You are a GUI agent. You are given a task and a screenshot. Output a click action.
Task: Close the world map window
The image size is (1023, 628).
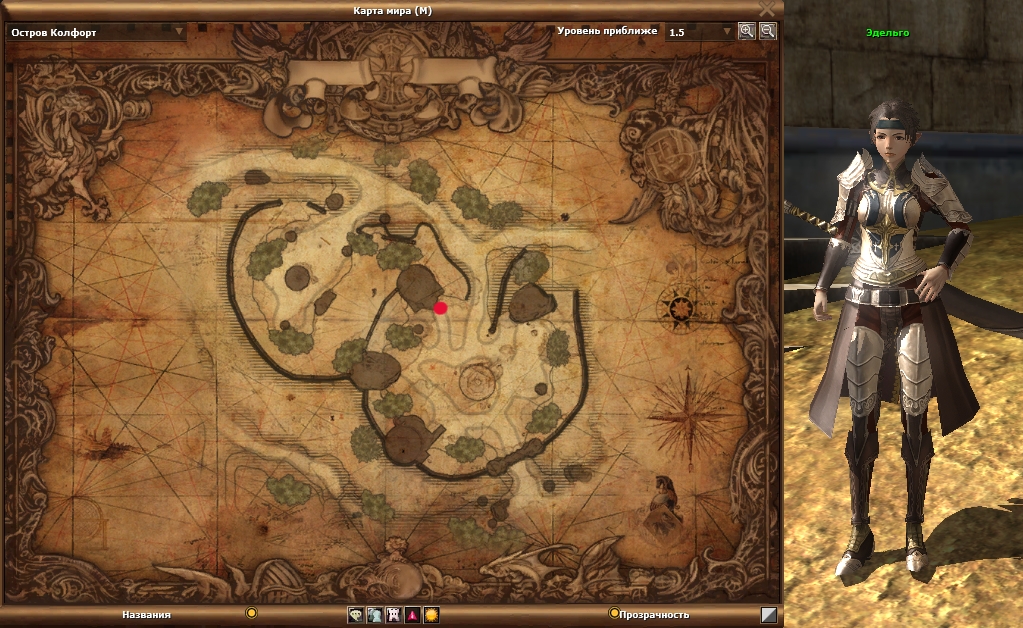click(766, 8)
